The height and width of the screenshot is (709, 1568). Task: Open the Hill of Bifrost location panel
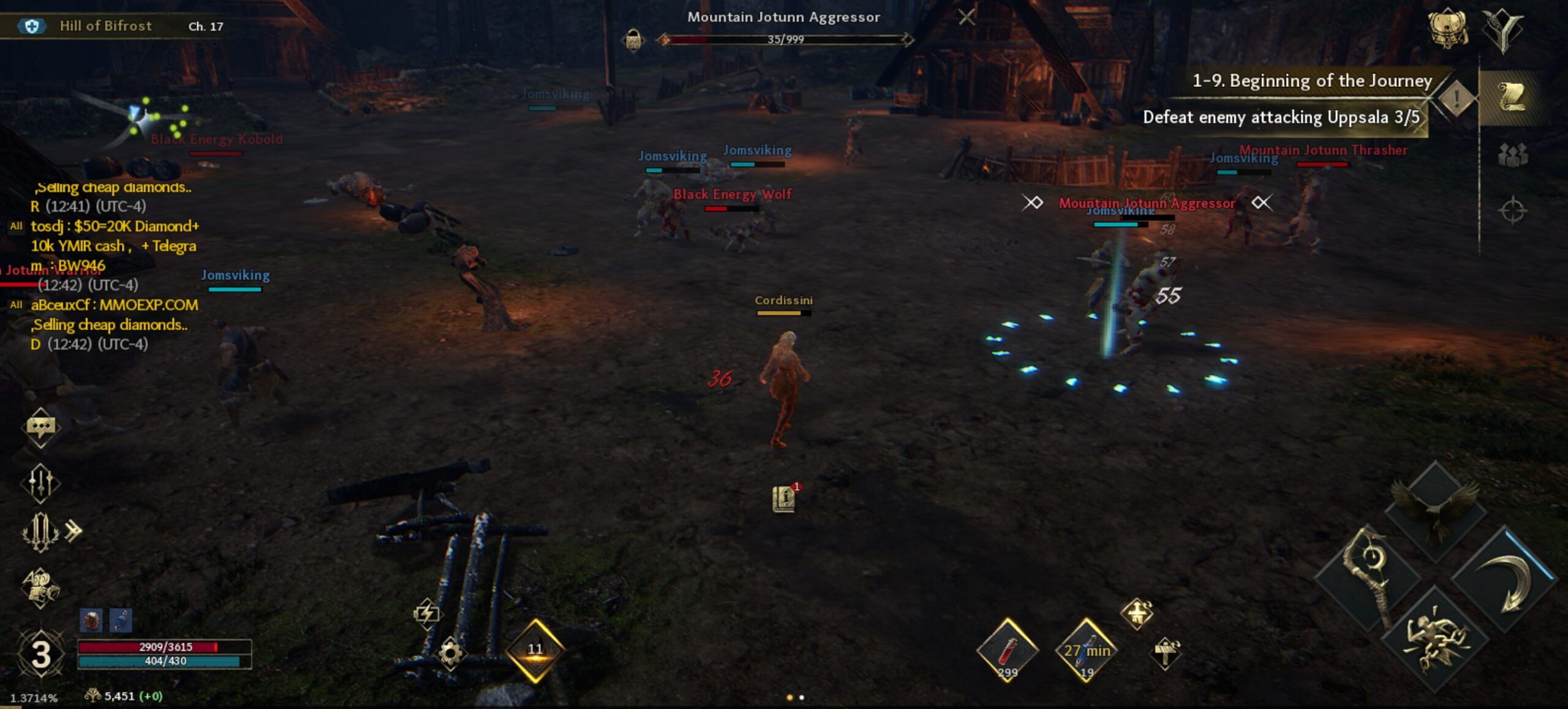(105, 26)
